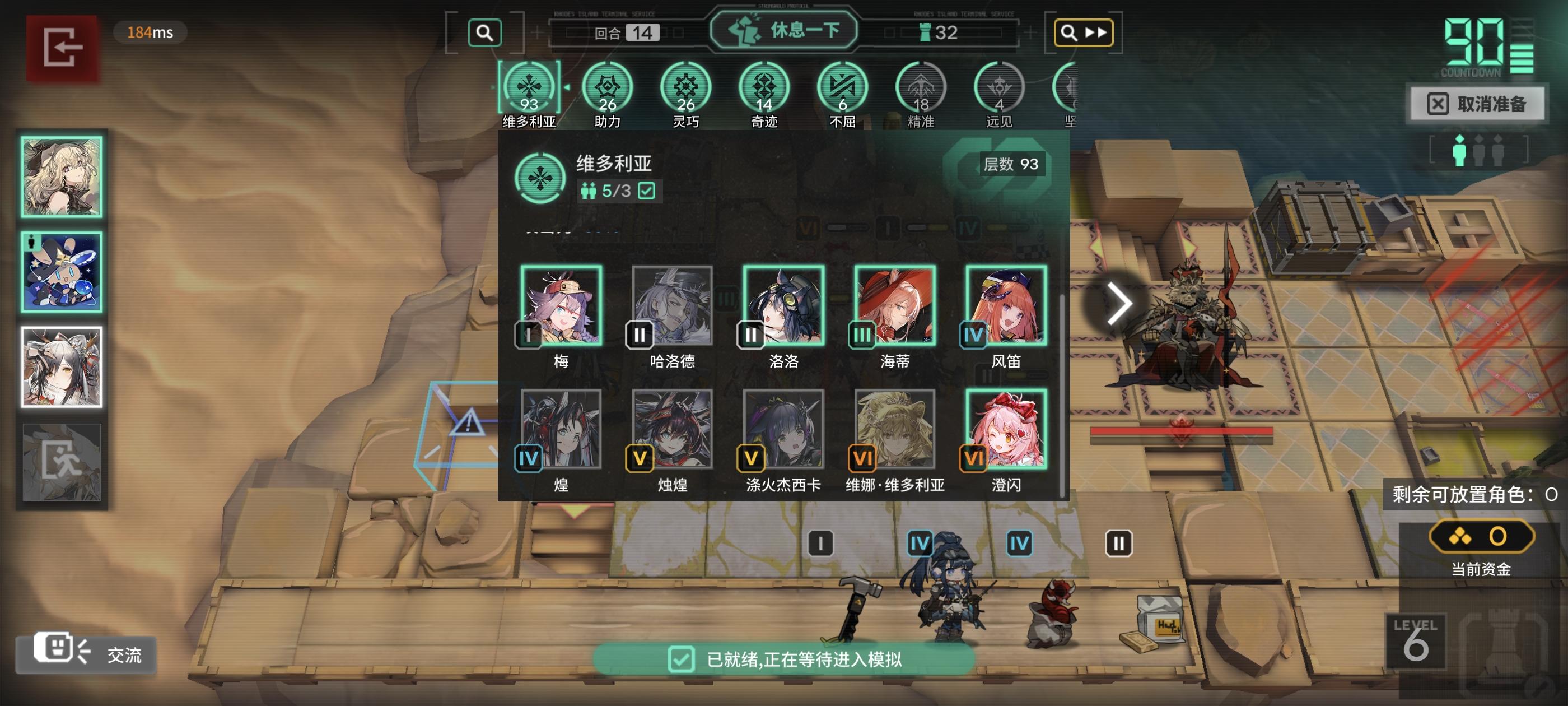The width and height of the screenshot is (1568, 706).
Task: Select the 梅 operator portrait
Action: 562,306
